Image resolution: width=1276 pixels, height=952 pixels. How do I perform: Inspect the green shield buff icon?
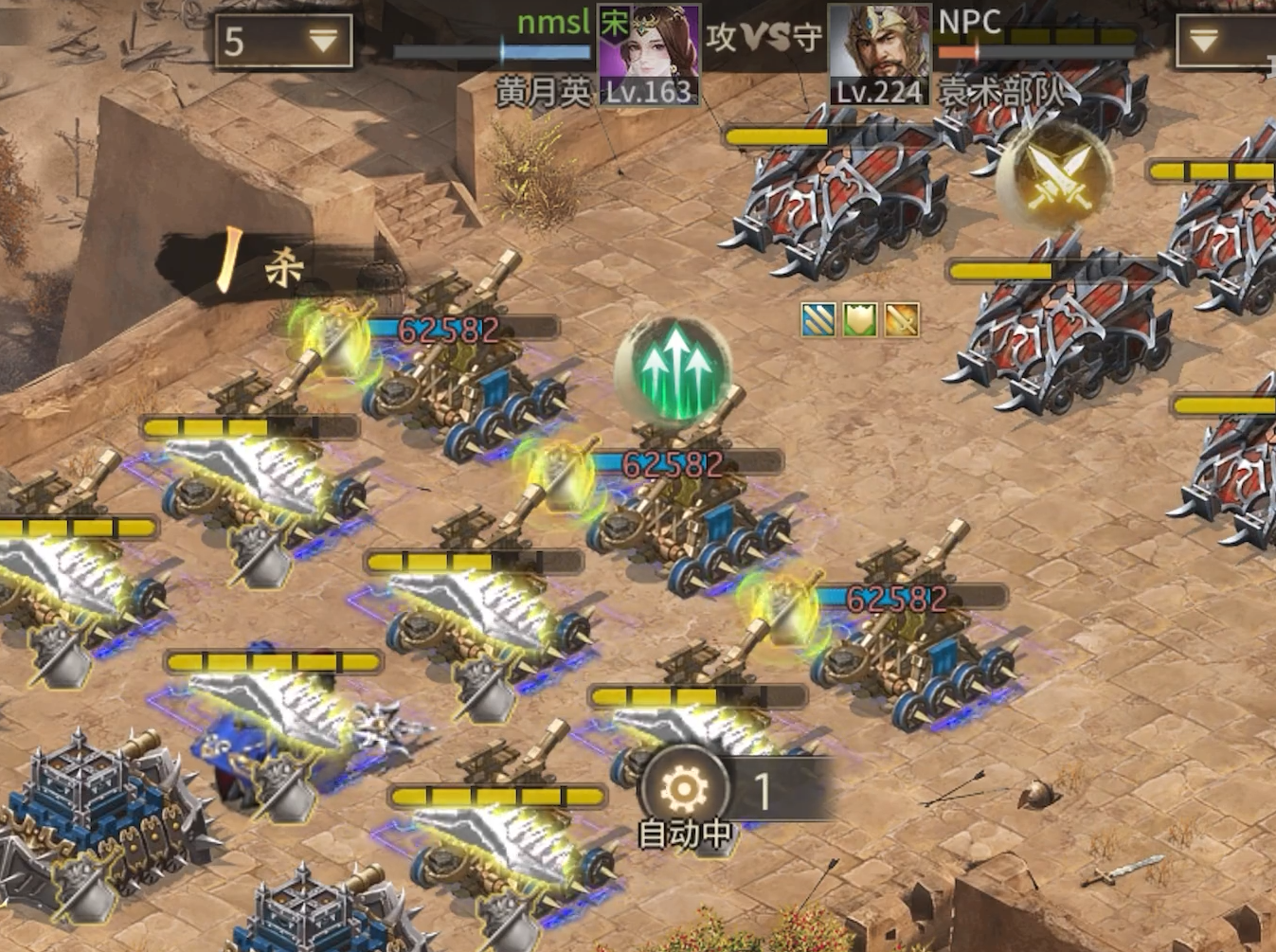point(860,320)
